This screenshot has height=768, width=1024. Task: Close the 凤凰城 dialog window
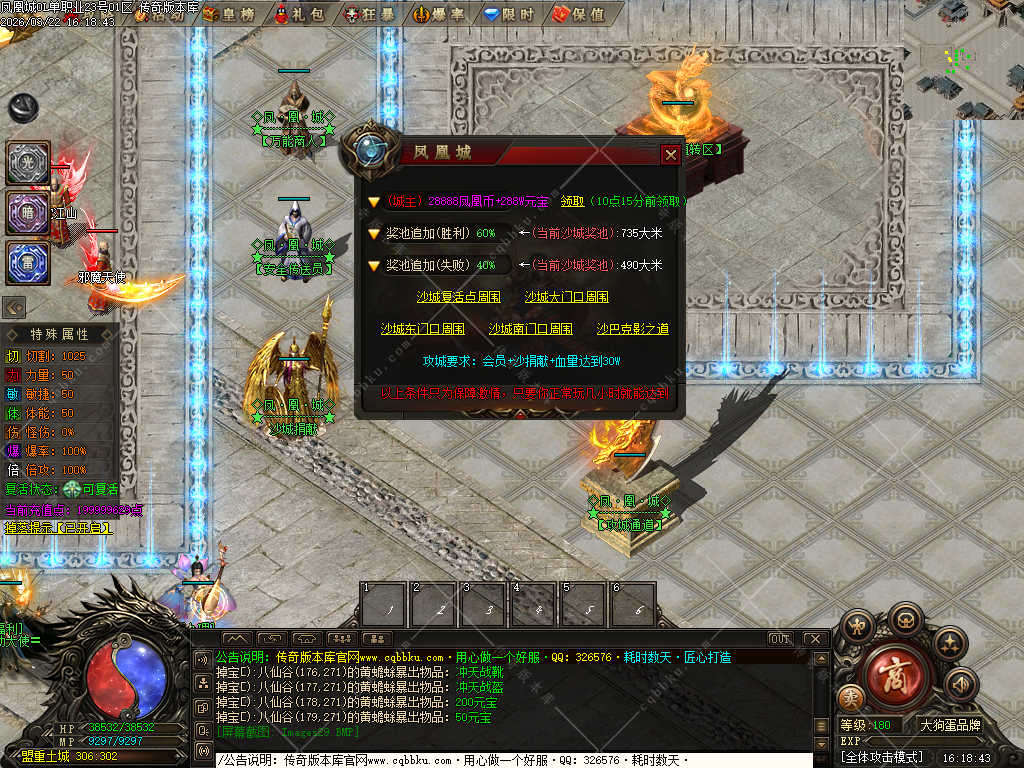[670, 154]
